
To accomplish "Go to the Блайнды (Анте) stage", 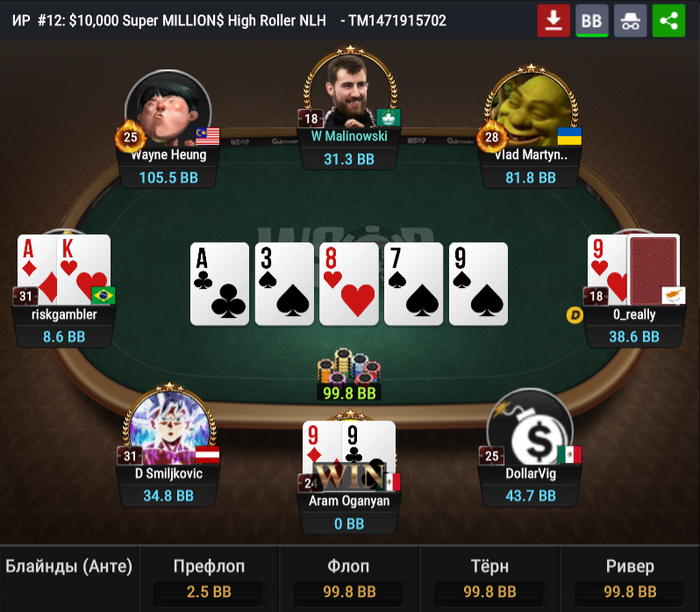I will (69, 568).
